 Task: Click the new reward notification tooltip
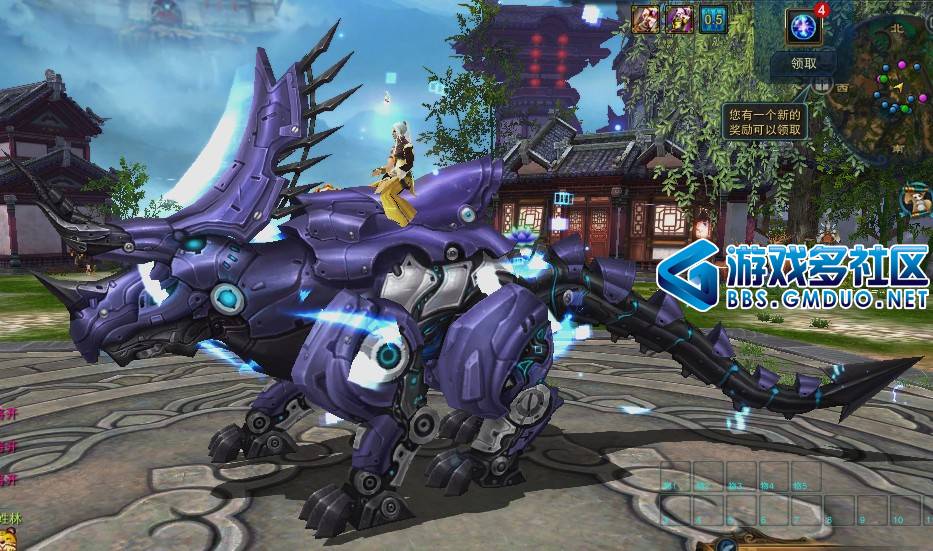click(x=764, y=121)
